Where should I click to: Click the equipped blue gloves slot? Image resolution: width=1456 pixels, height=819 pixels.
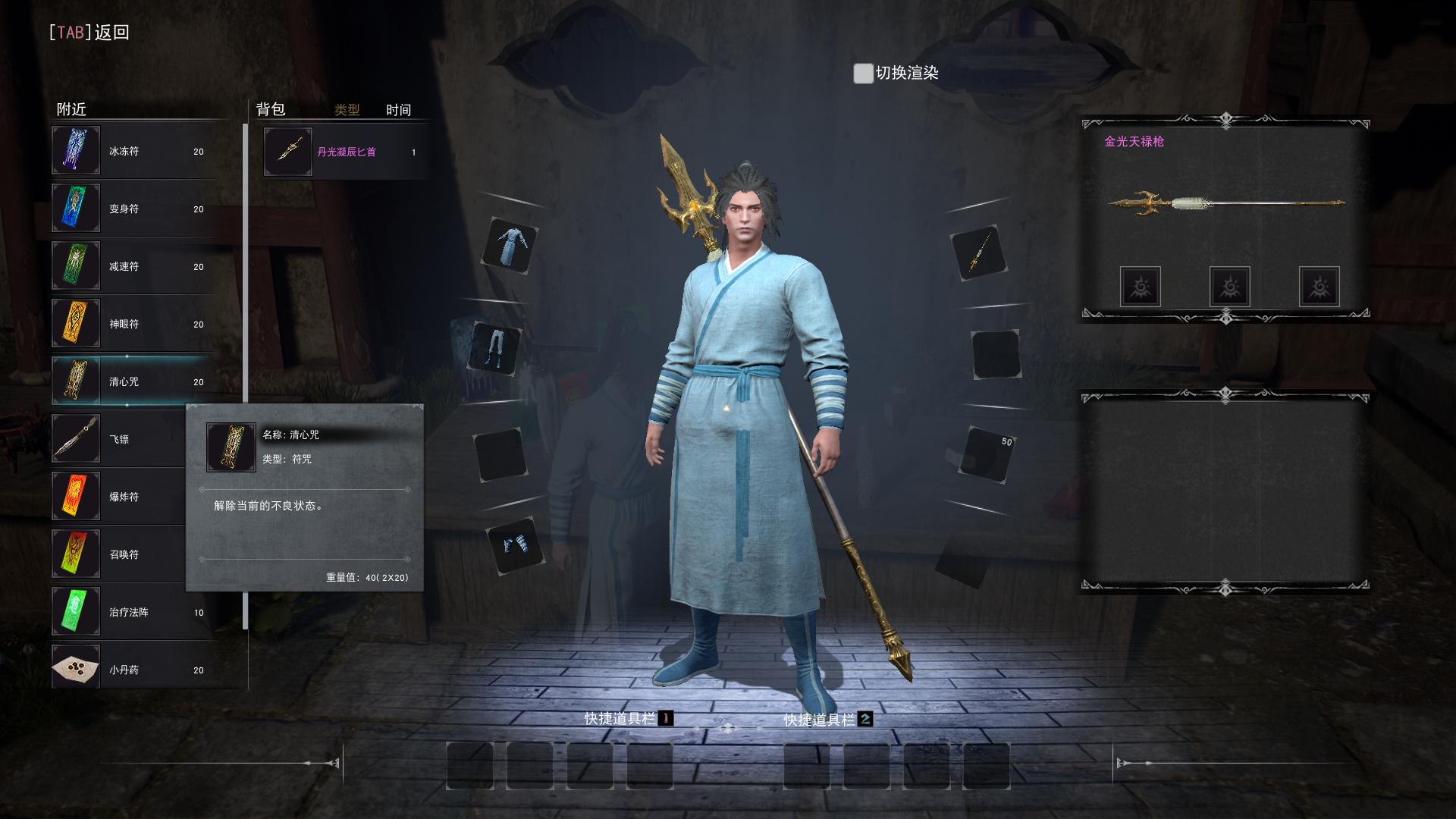(x=516, y=544)
